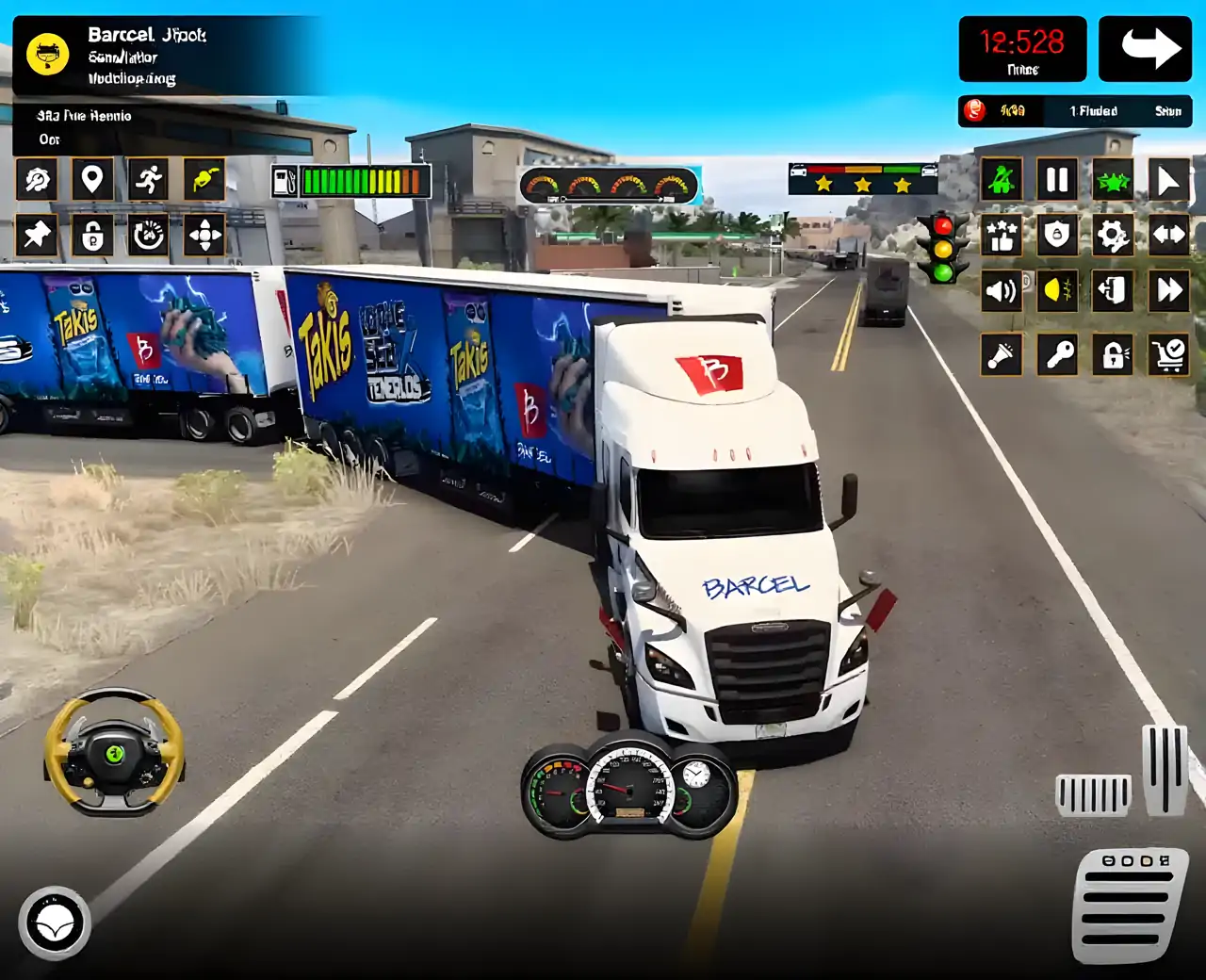
Task: Sound the horn with the megaphone icon
Action: (x=1001, y=355)
